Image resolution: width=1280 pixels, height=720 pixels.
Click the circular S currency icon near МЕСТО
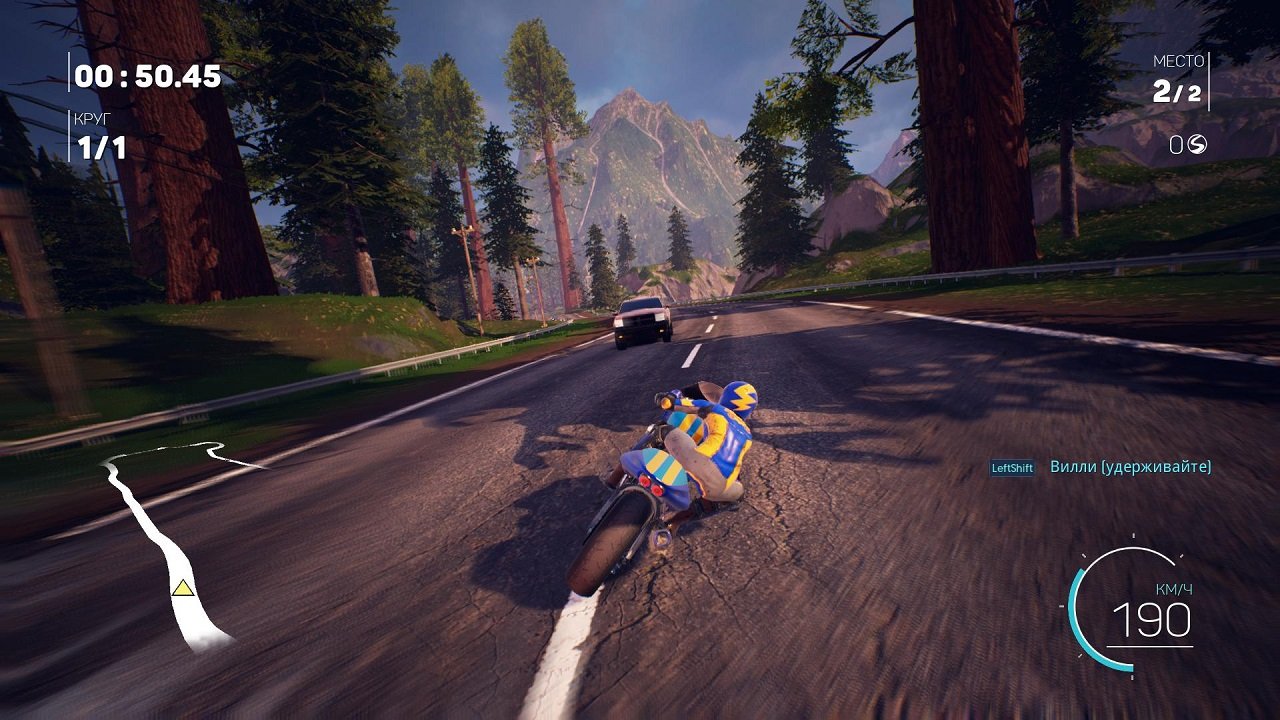coord(1196,144)
